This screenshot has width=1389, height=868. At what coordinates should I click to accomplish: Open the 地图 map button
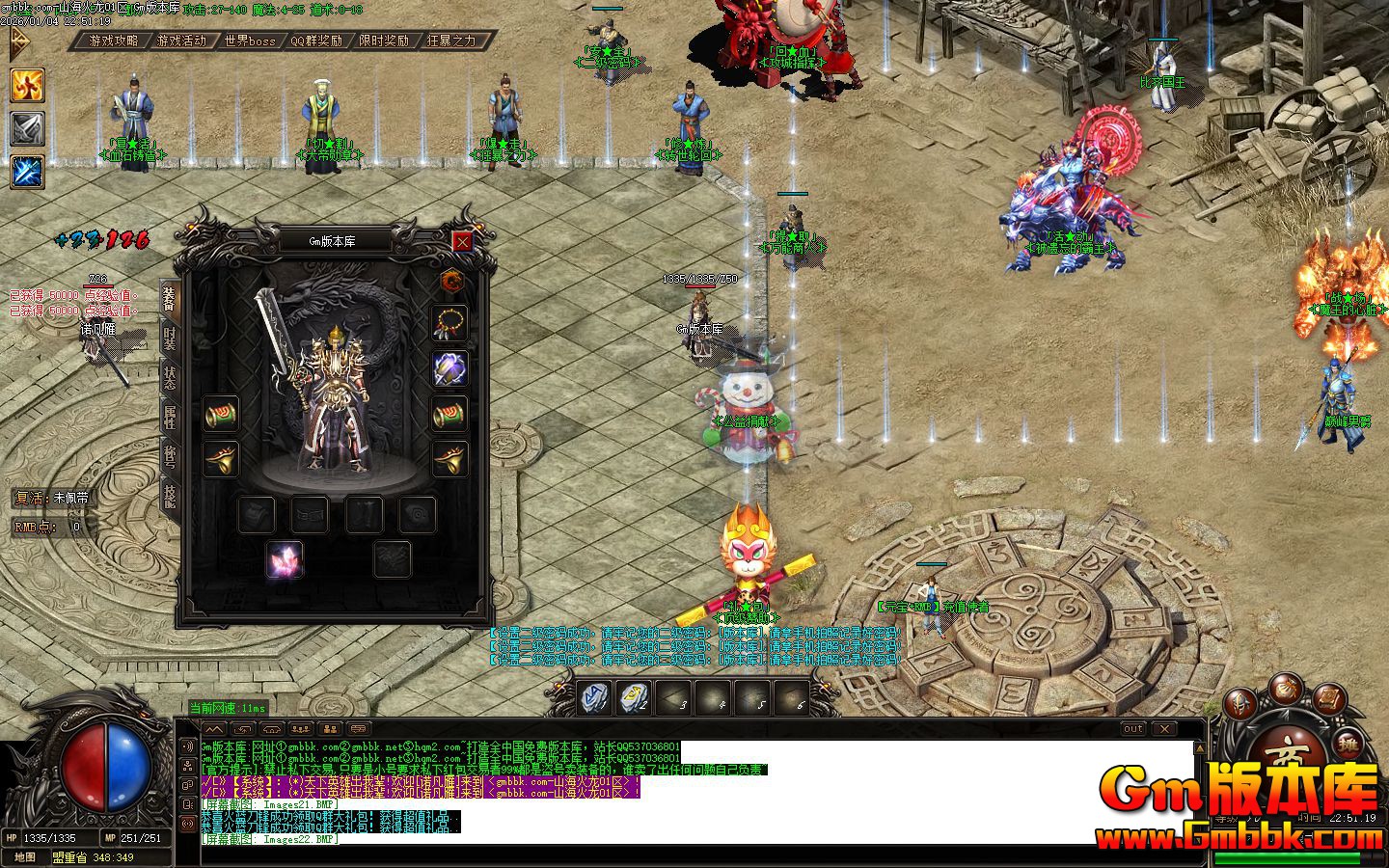pos(25,857)
